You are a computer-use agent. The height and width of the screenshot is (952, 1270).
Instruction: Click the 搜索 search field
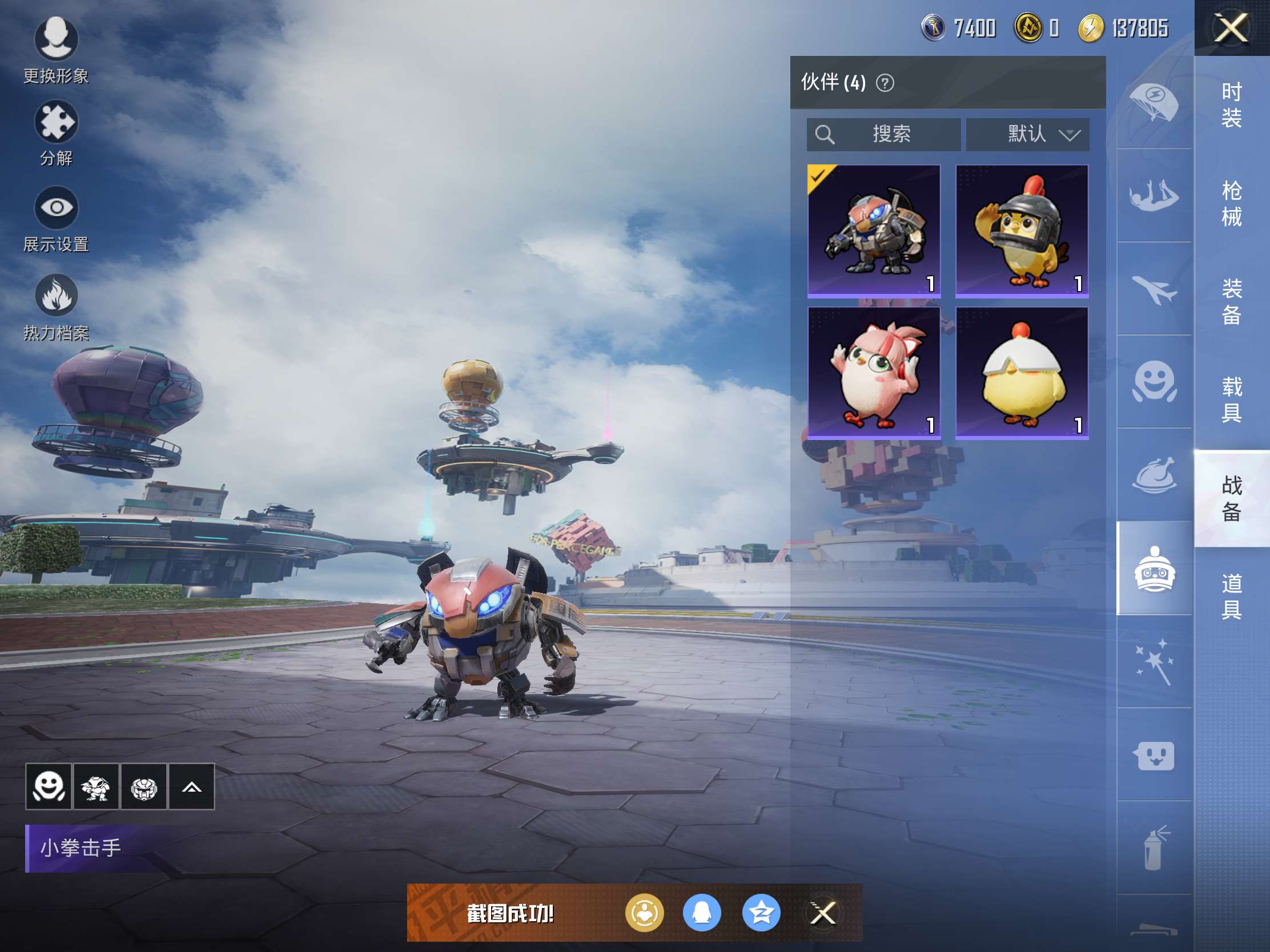883,134
